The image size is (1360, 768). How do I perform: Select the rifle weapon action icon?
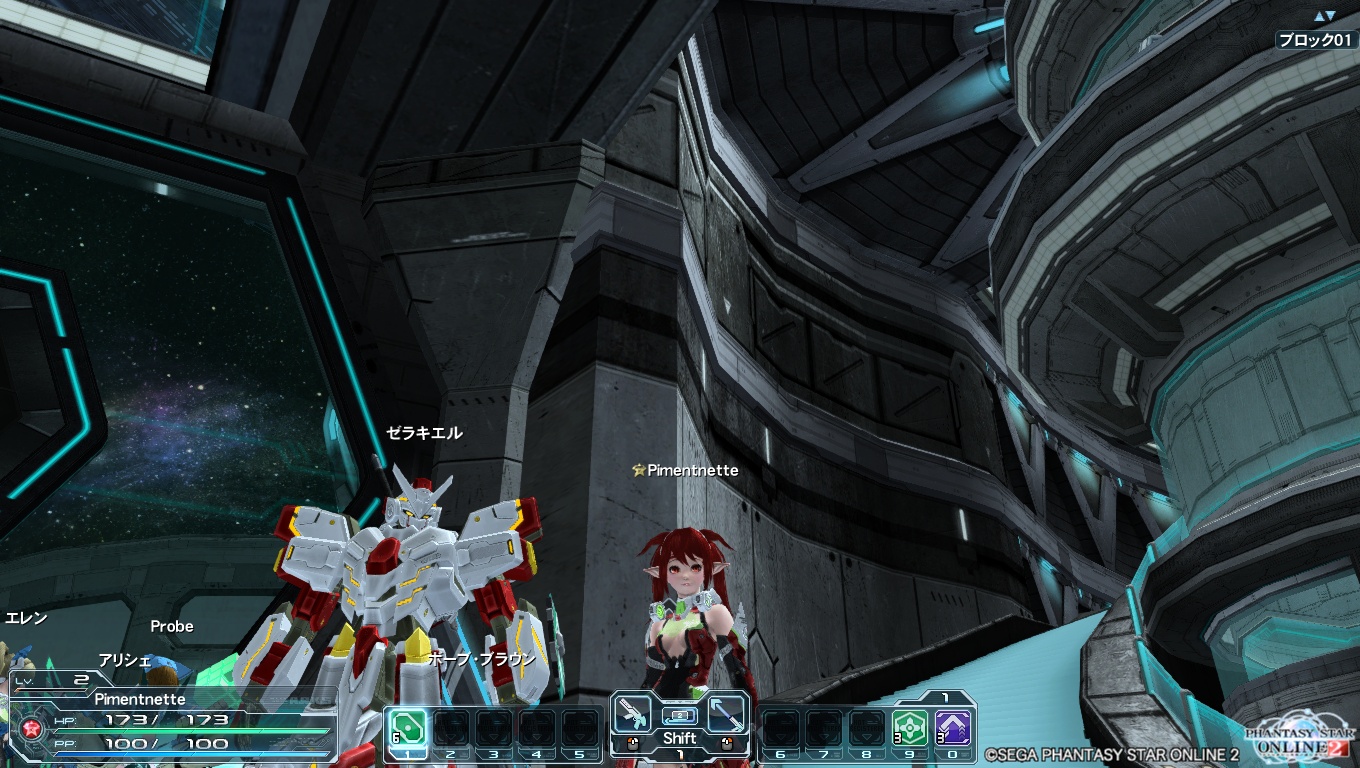click(x=631, y=714)
